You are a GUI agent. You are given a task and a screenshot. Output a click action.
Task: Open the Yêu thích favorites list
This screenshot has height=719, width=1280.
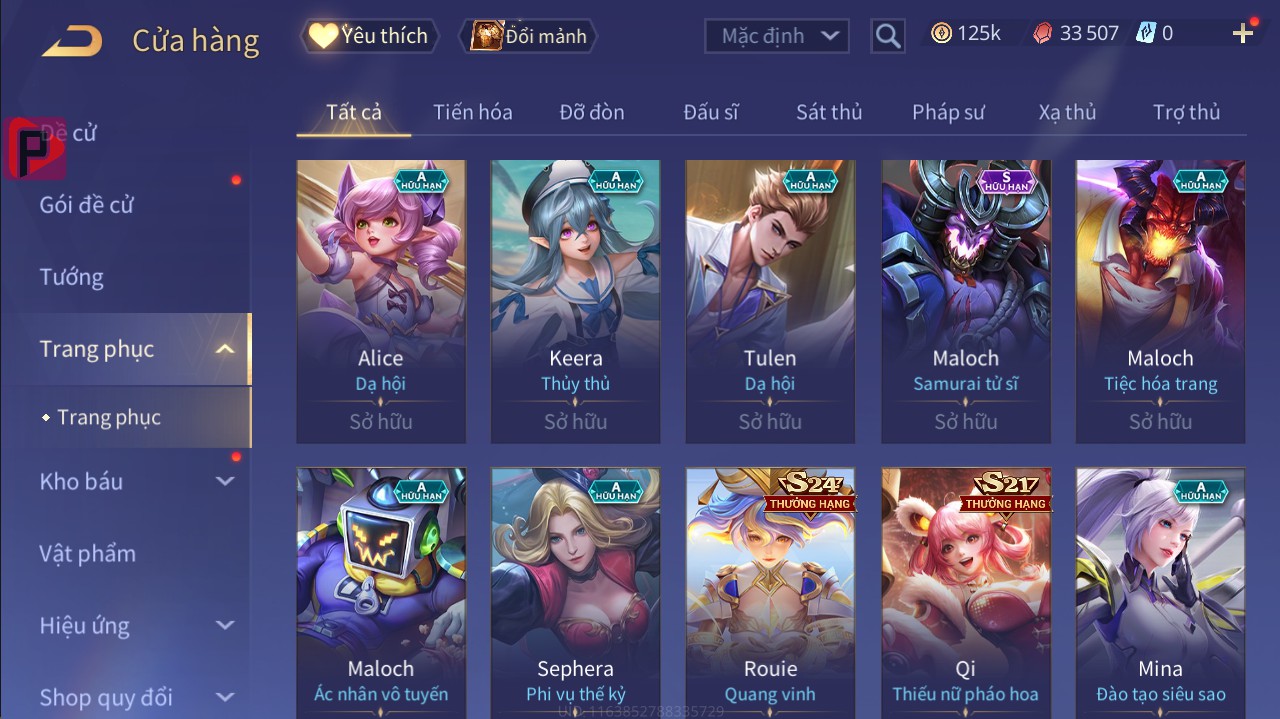(367, 36)
